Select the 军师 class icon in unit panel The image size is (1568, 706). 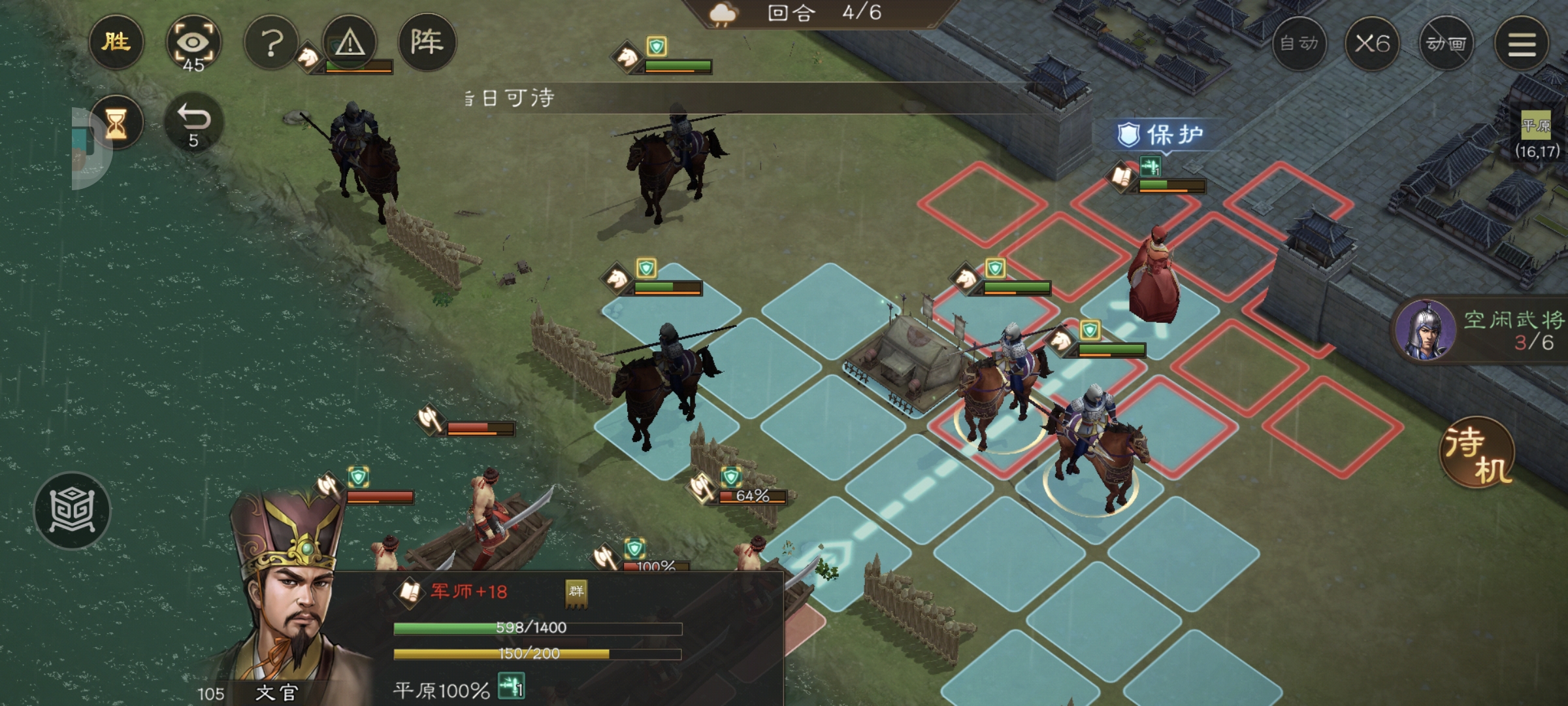410,592
